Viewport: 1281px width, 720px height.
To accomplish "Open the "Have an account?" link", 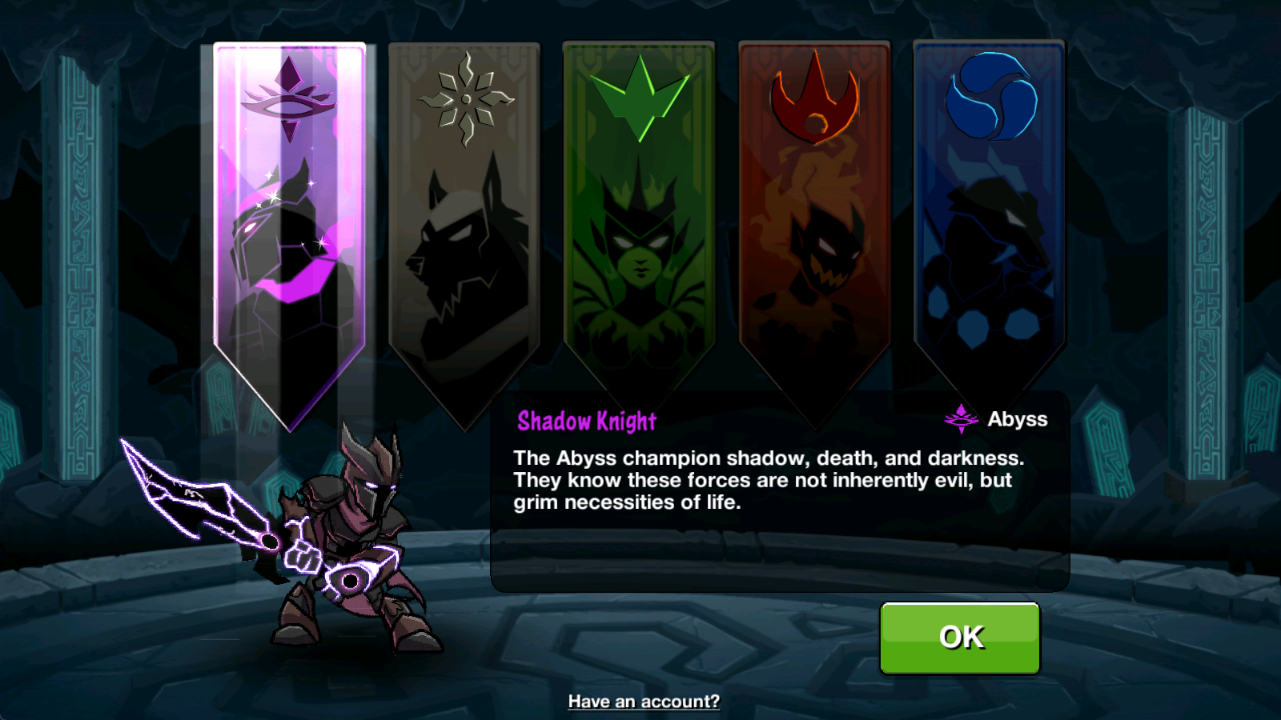I will pos(644,701).
